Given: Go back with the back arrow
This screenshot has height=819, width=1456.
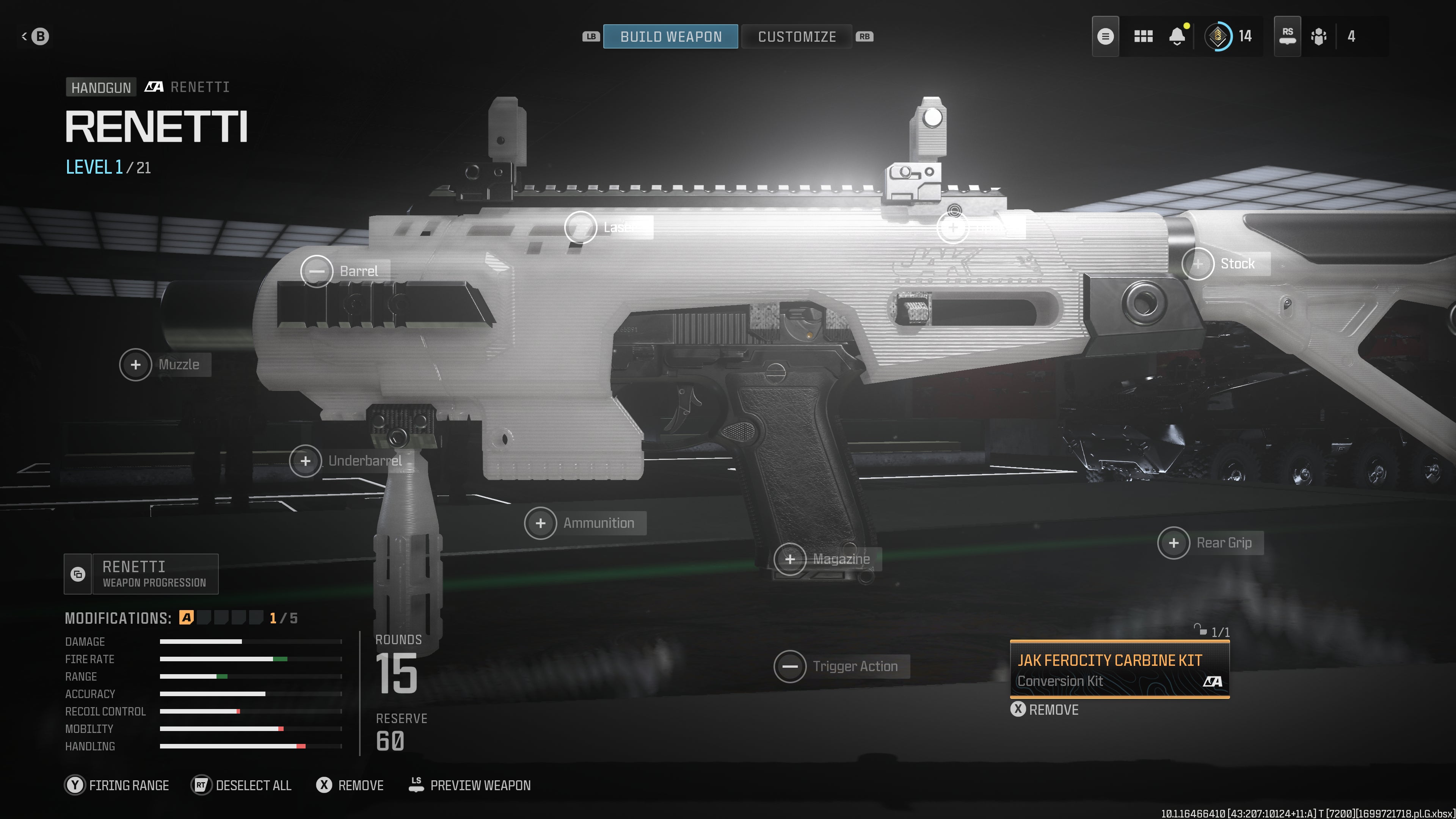Looking at the screenshot, I should point(35,37).
